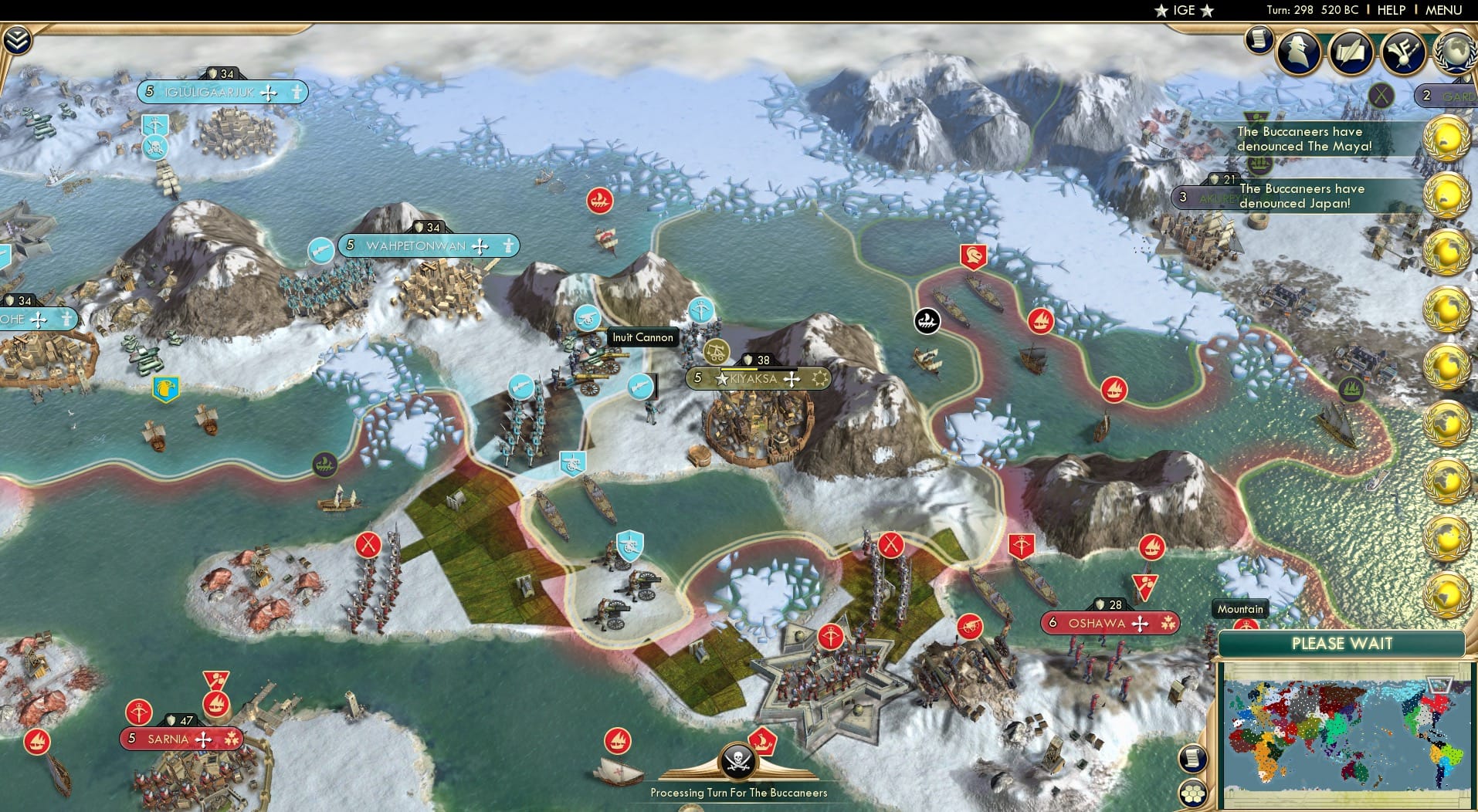Open the HELP item
Image resolution: width=1478 pixels, height=812 pixels.
tap(1392, 10)
